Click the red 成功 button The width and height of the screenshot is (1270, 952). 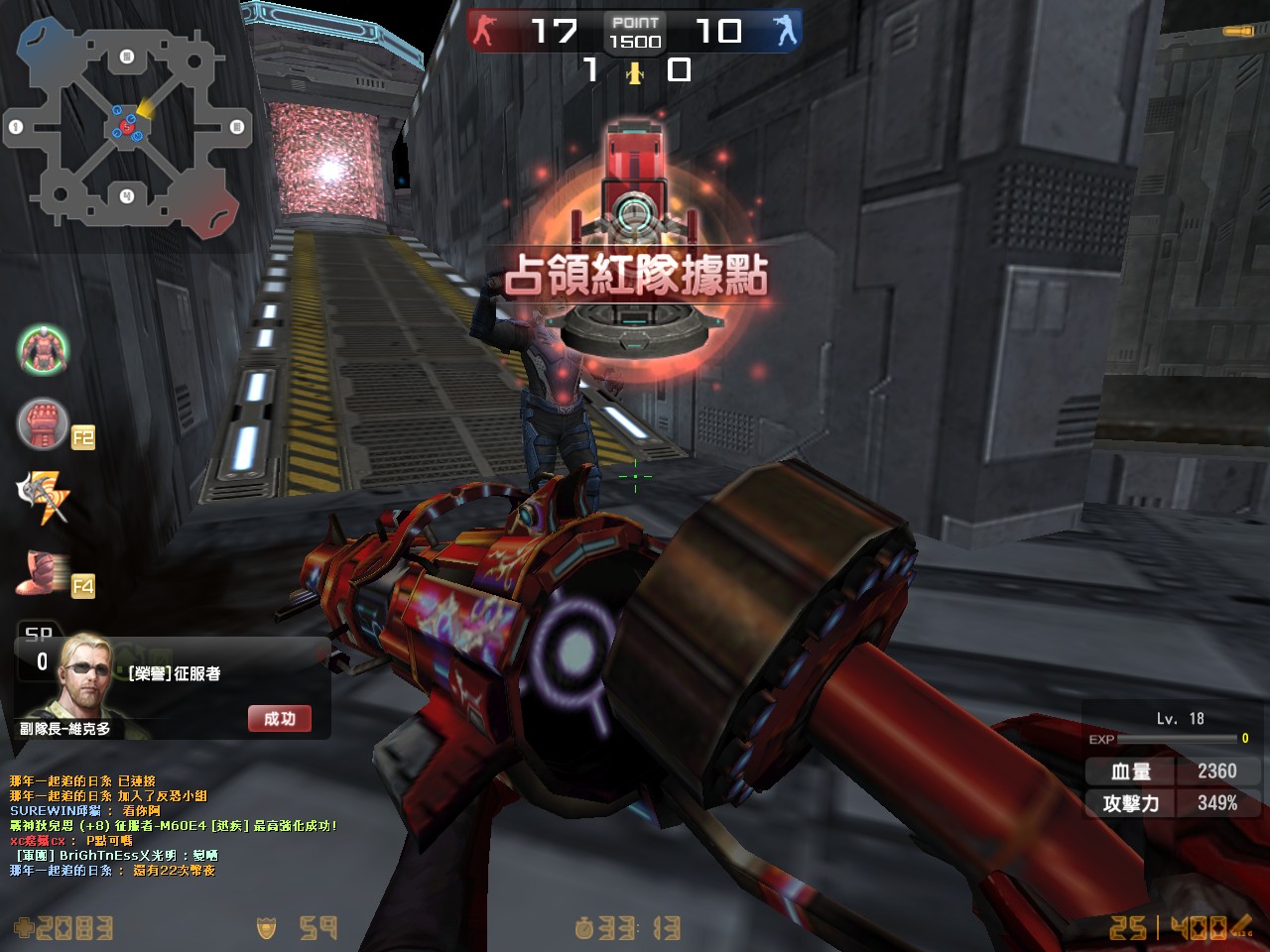pos(280,719)
